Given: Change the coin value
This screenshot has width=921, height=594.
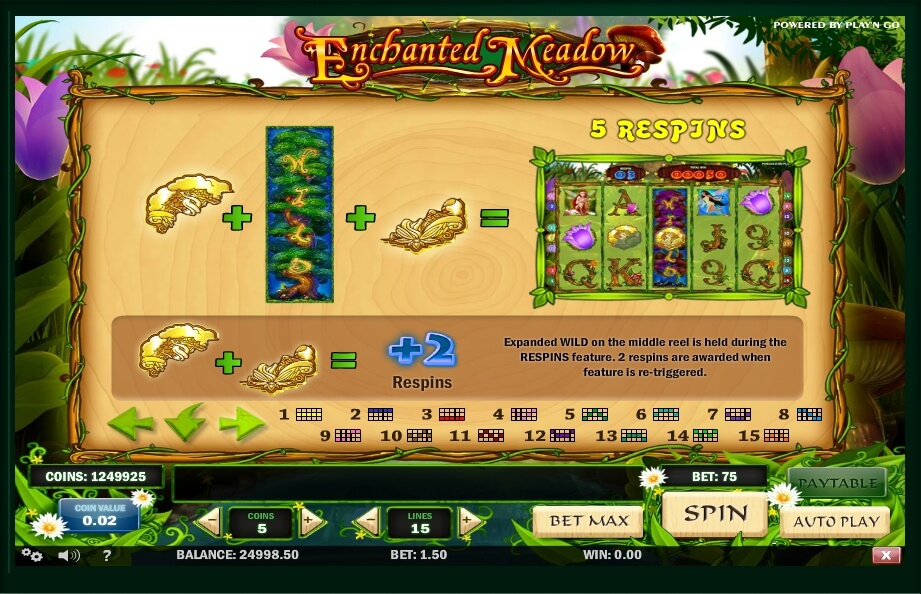Looking at the screenshot, I should (99, 515).
